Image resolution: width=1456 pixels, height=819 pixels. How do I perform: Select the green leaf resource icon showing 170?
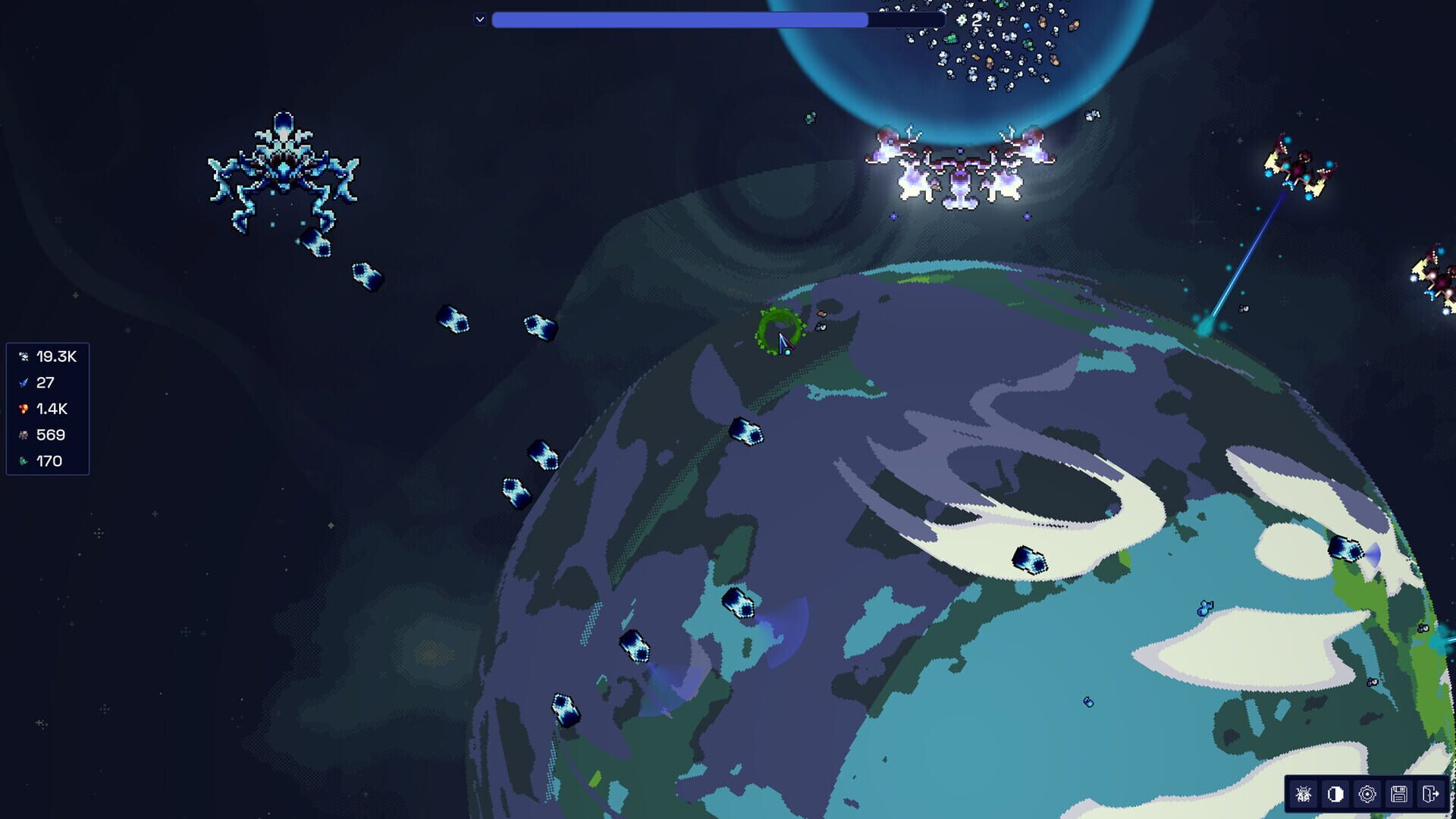[24, 460]
